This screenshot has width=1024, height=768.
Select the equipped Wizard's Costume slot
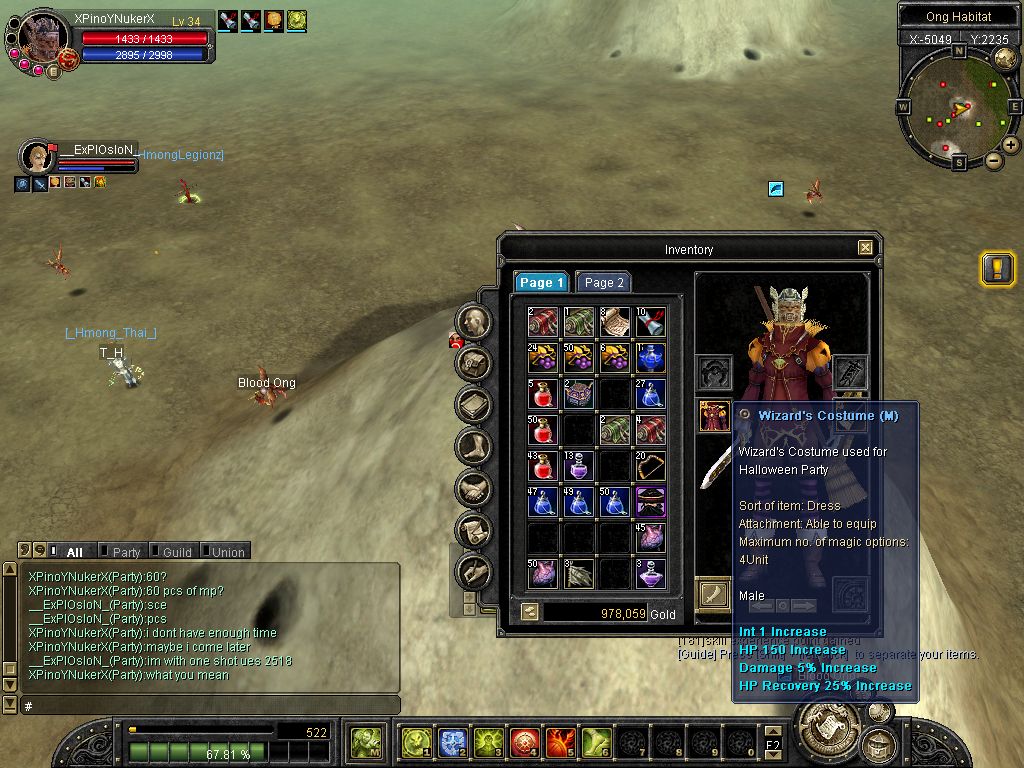[x=714, y=415]
